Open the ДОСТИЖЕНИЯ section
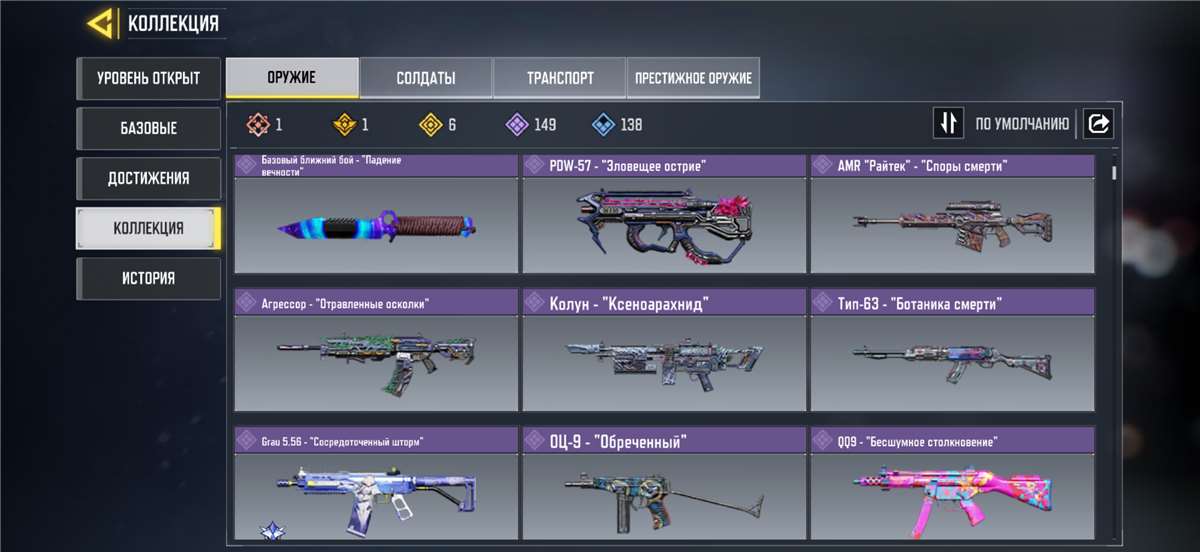The height and width of the screenshot is (552, 1200). click(148, 178)
